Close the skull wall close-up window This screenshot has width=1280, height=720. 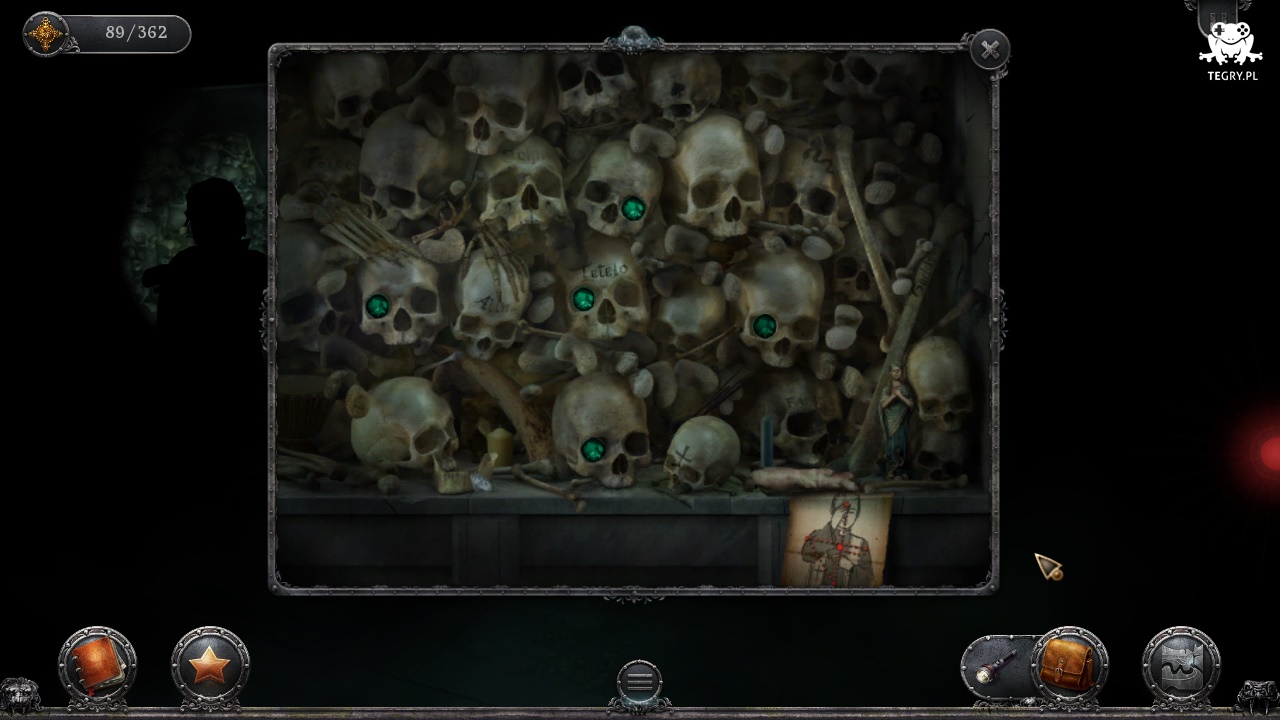pyautogui.click(x=990, y=49)
